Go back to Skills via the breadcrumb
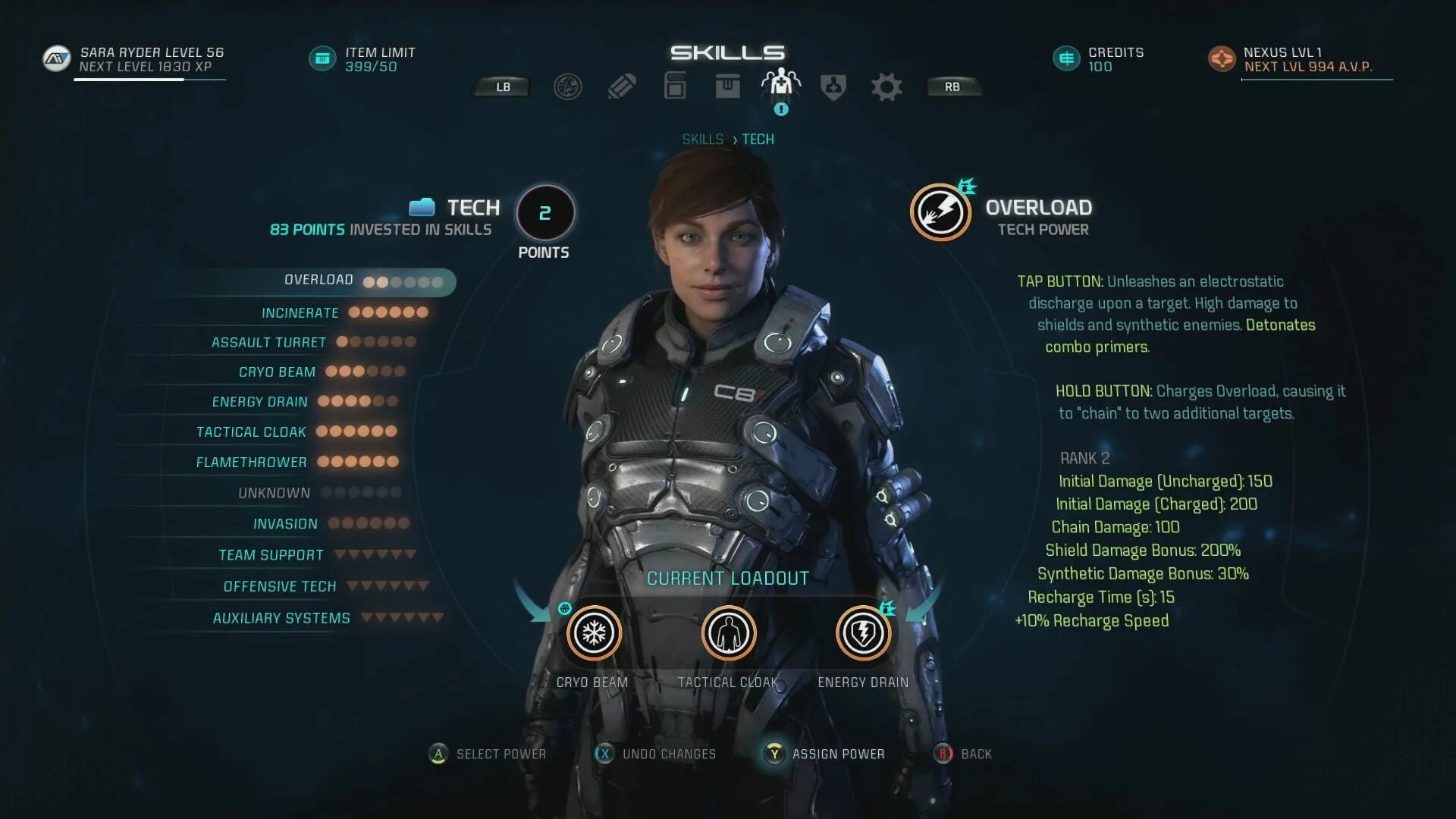 pyautogui.click(x=702, y=140)
